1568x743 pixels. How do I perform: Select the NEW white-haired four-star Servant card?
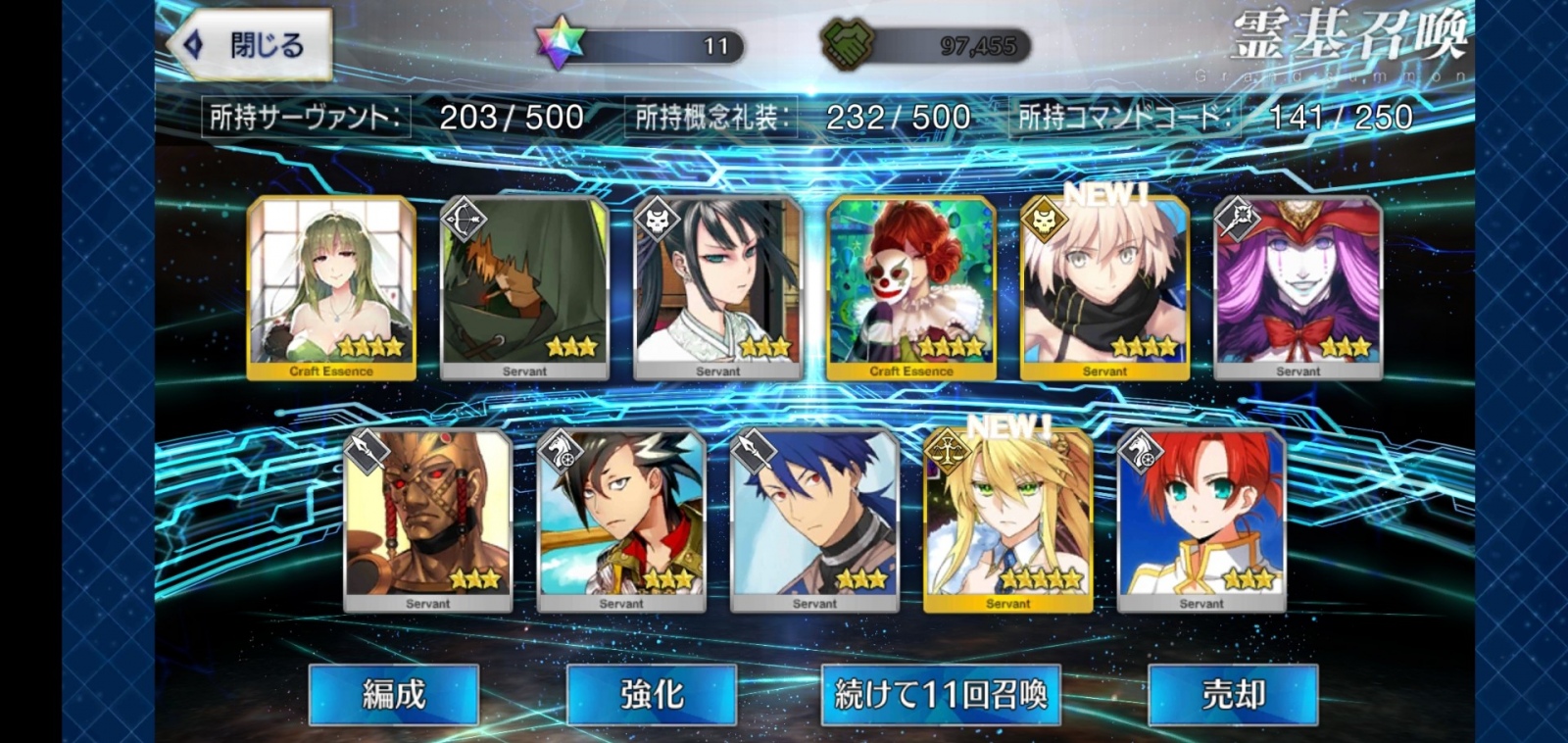(x=1104, y=287)
